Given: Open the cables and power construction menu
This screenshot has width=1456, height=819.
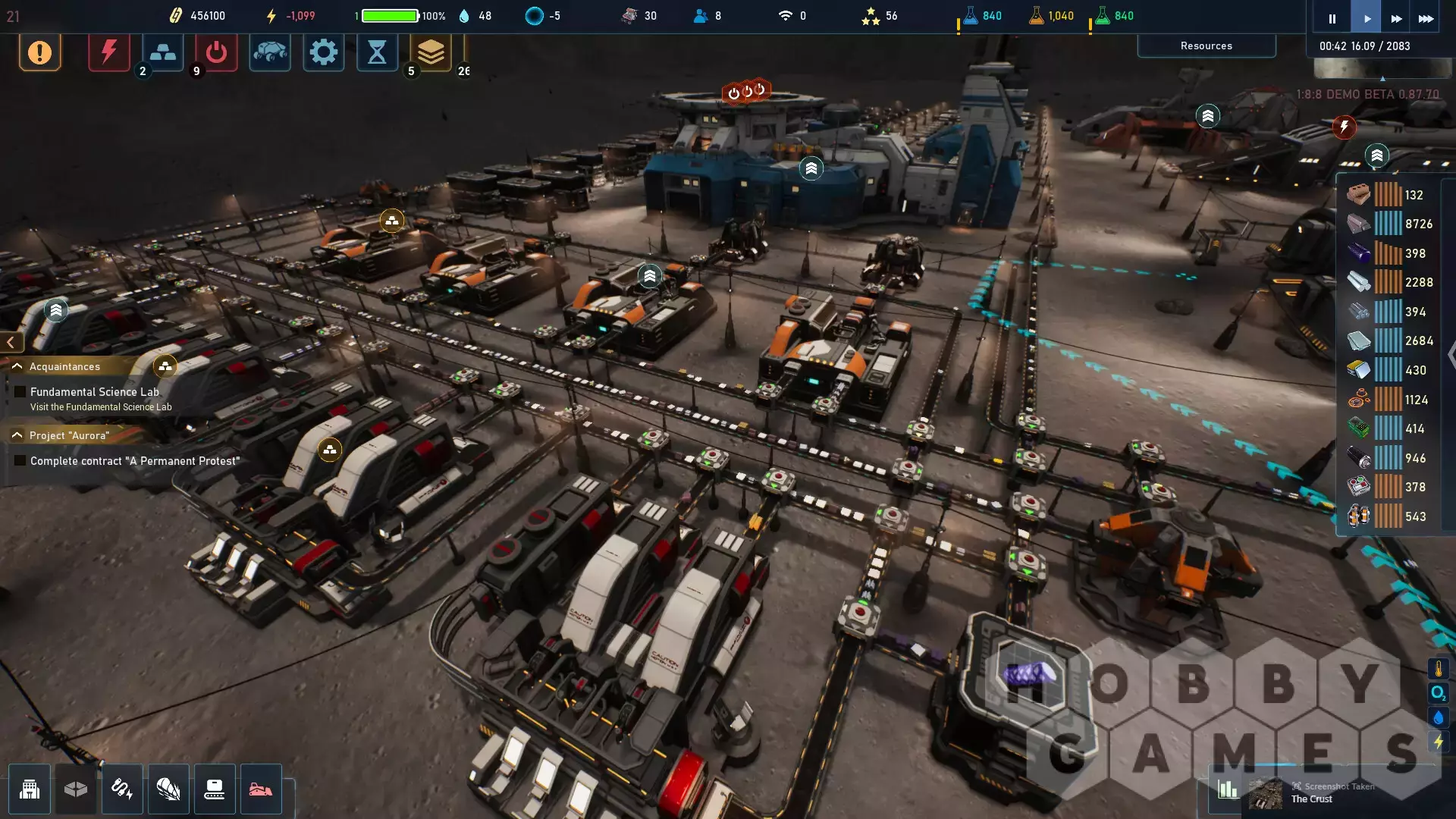Looking at the screenshot, I should click(122, 789).
